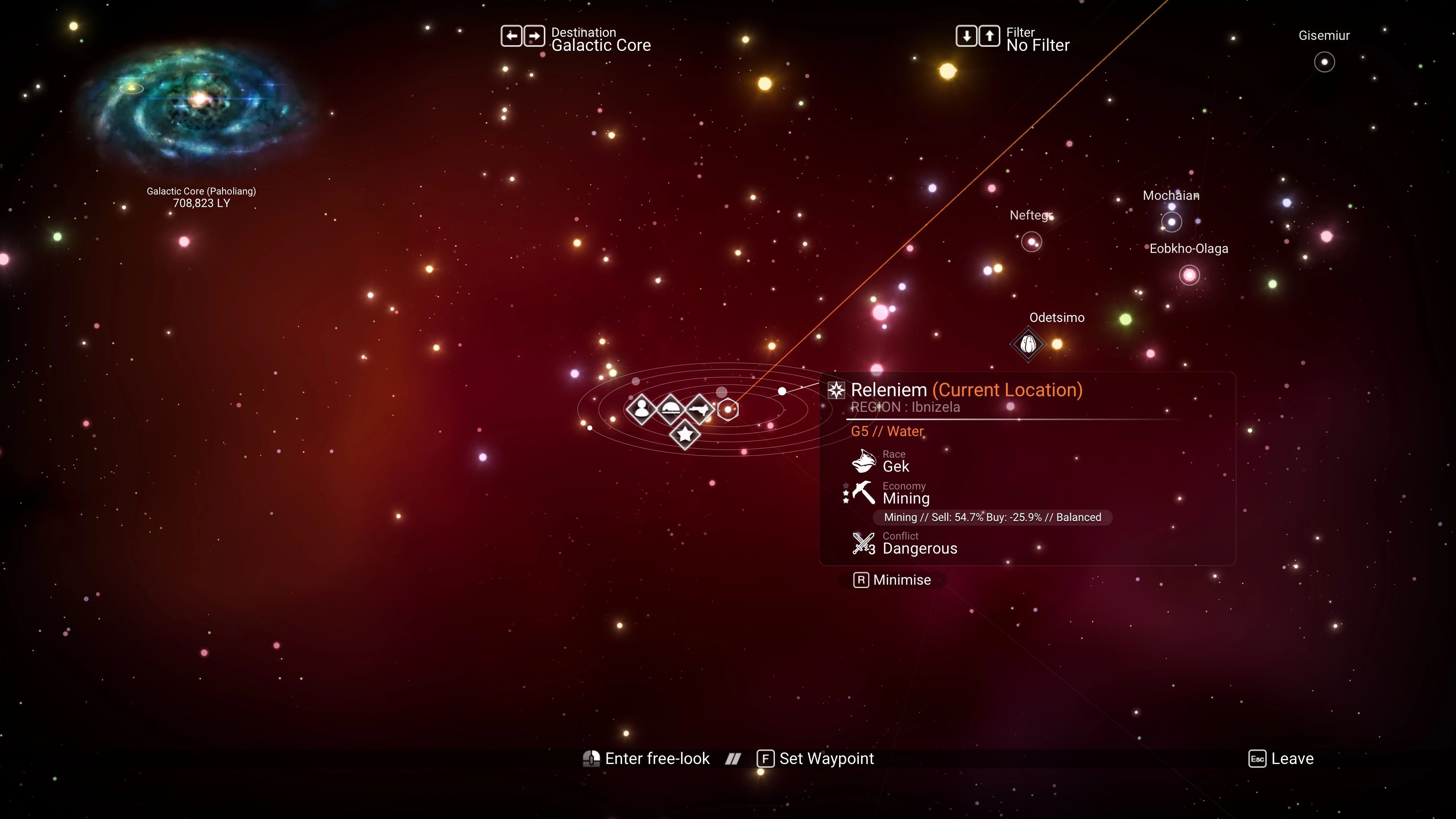Click the Galactic Core galaxy thumbnail
Viewport: 1456px width, 819px height.
(198, 102)
